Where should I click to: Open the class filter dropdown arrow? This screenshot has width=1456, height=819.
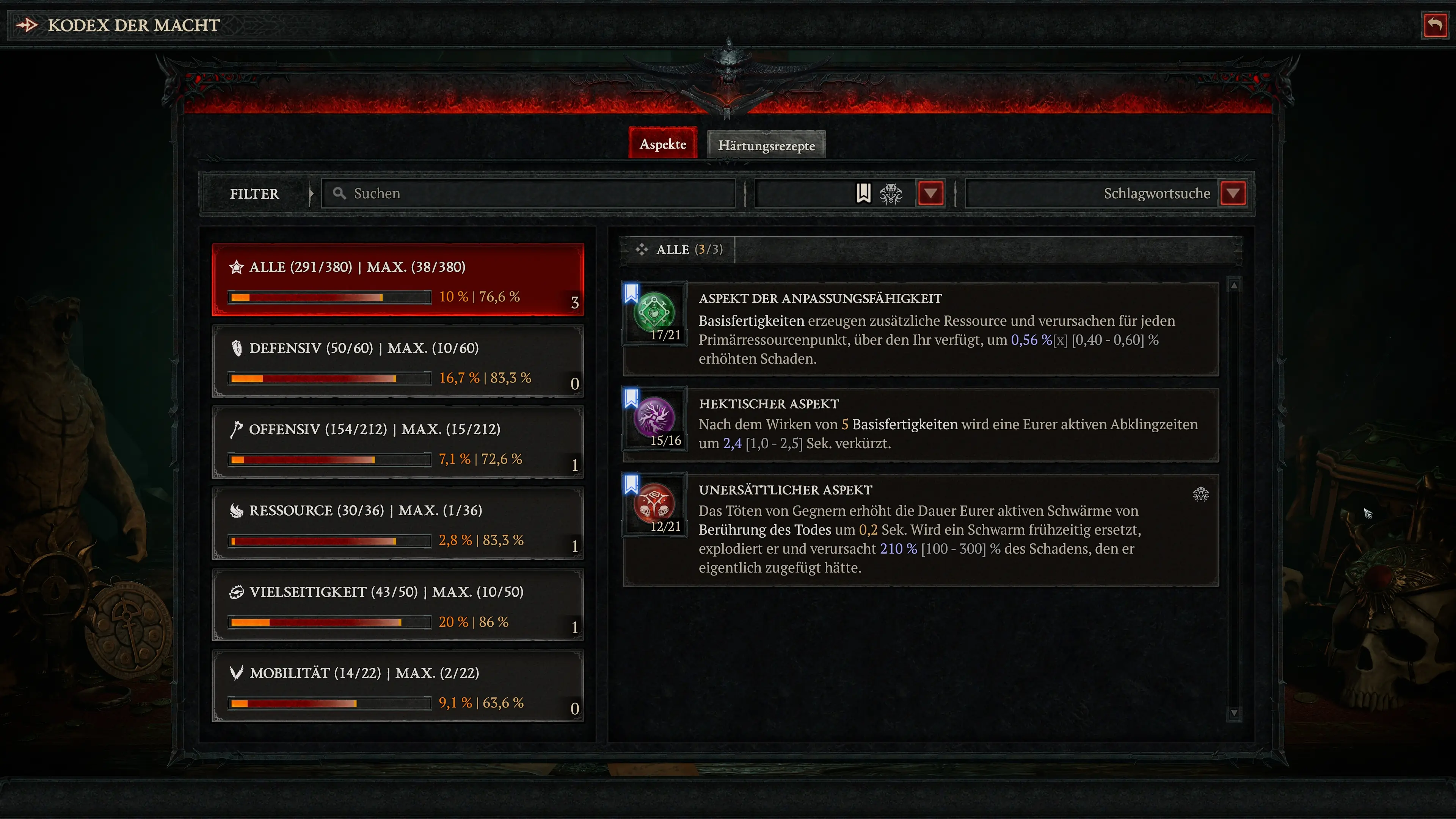(930, 193)
